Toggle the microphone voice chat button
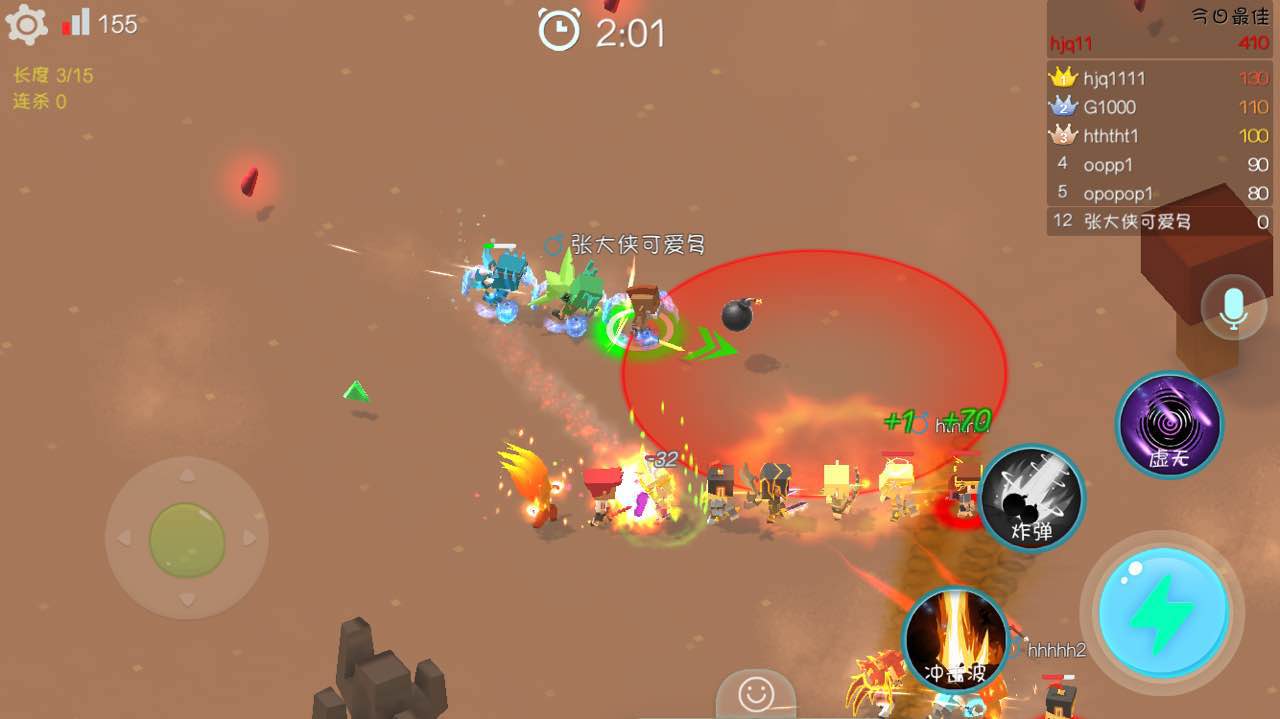 (1234, 307)
